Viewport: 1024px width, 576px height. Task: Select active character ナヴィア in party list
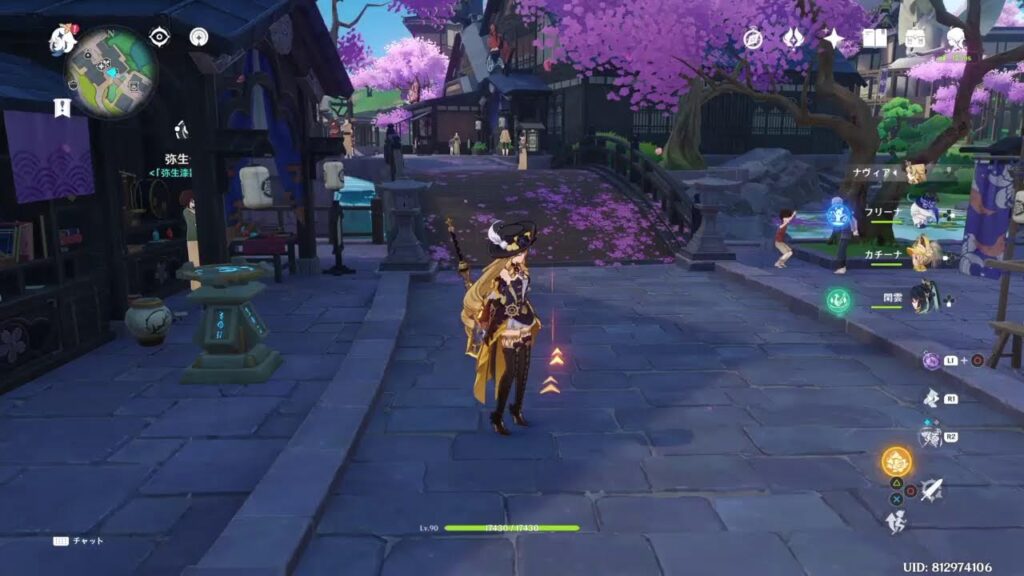click(x=915, y=172)
